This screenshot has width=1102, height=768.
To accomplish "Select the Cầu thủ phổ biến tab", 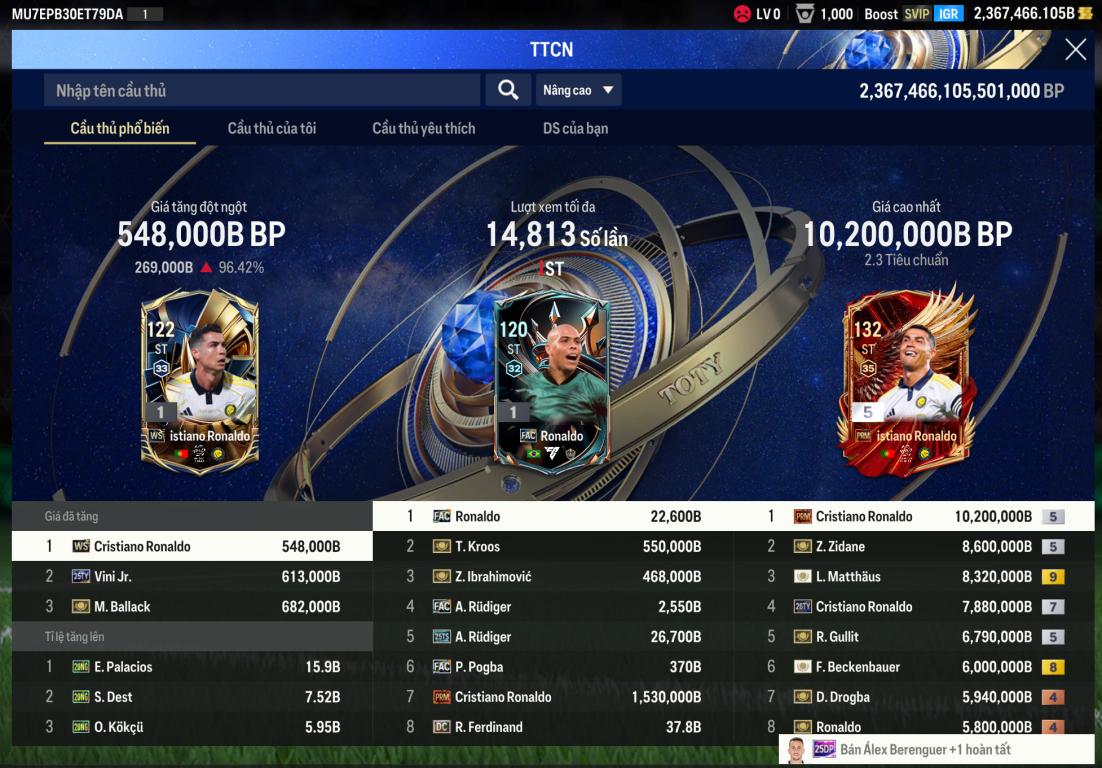I will click(x=120, y=128).
